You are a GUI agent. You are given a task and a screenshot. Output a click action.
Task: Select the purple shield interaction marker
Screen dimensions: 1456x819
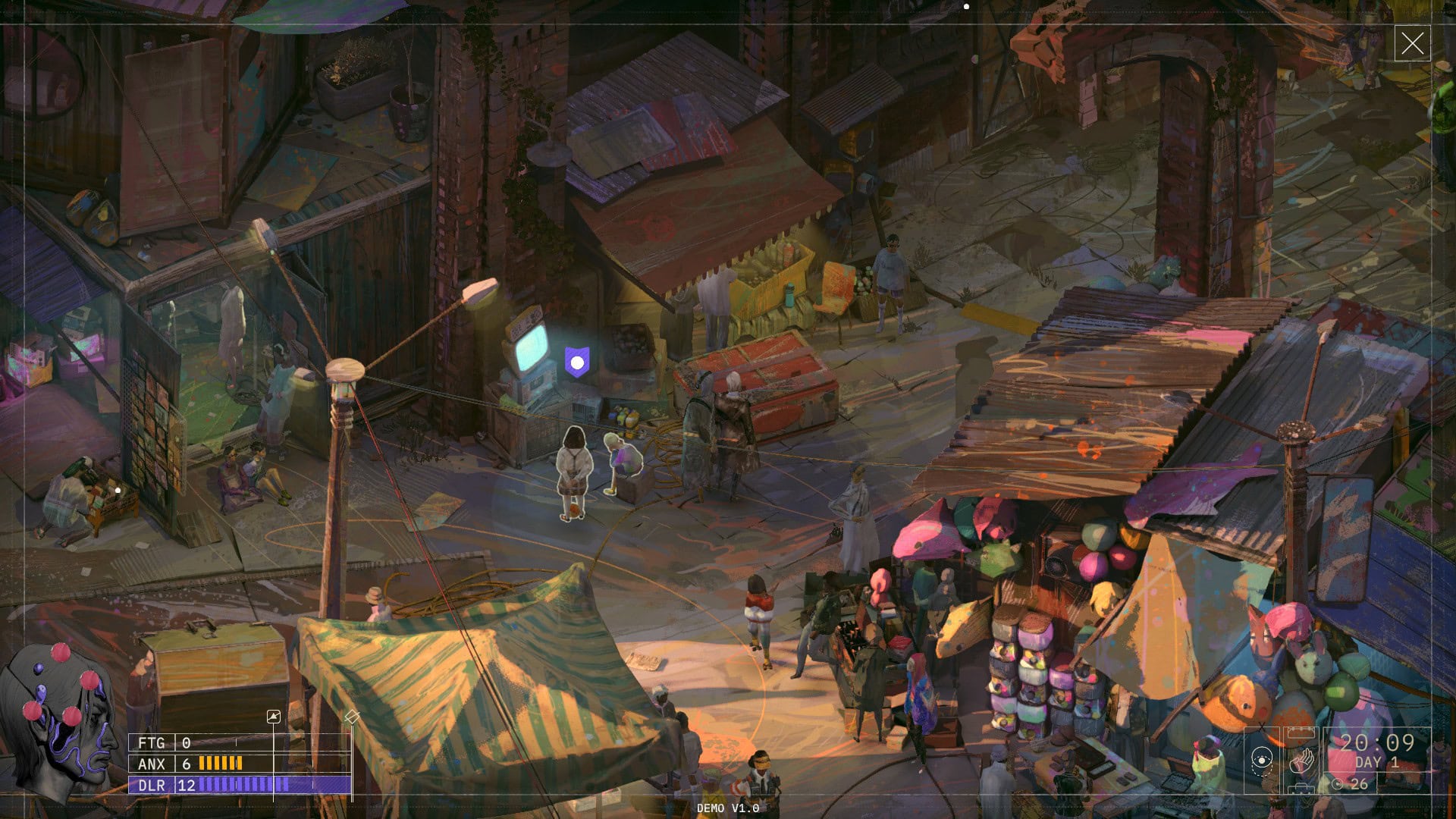577,362
